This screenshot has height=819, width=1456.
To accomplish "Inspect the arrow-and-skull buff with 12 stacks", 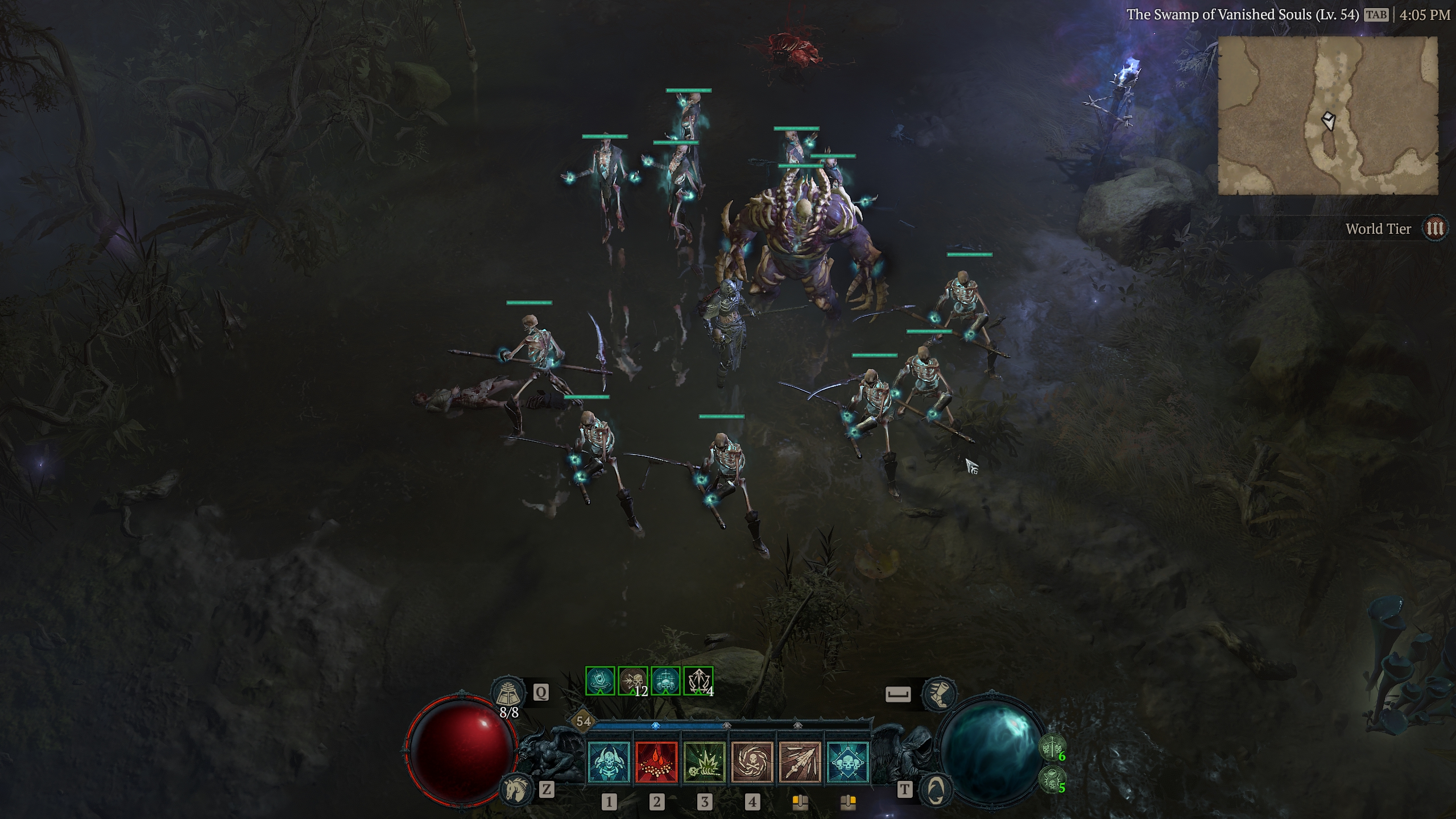I will point(632,681).
